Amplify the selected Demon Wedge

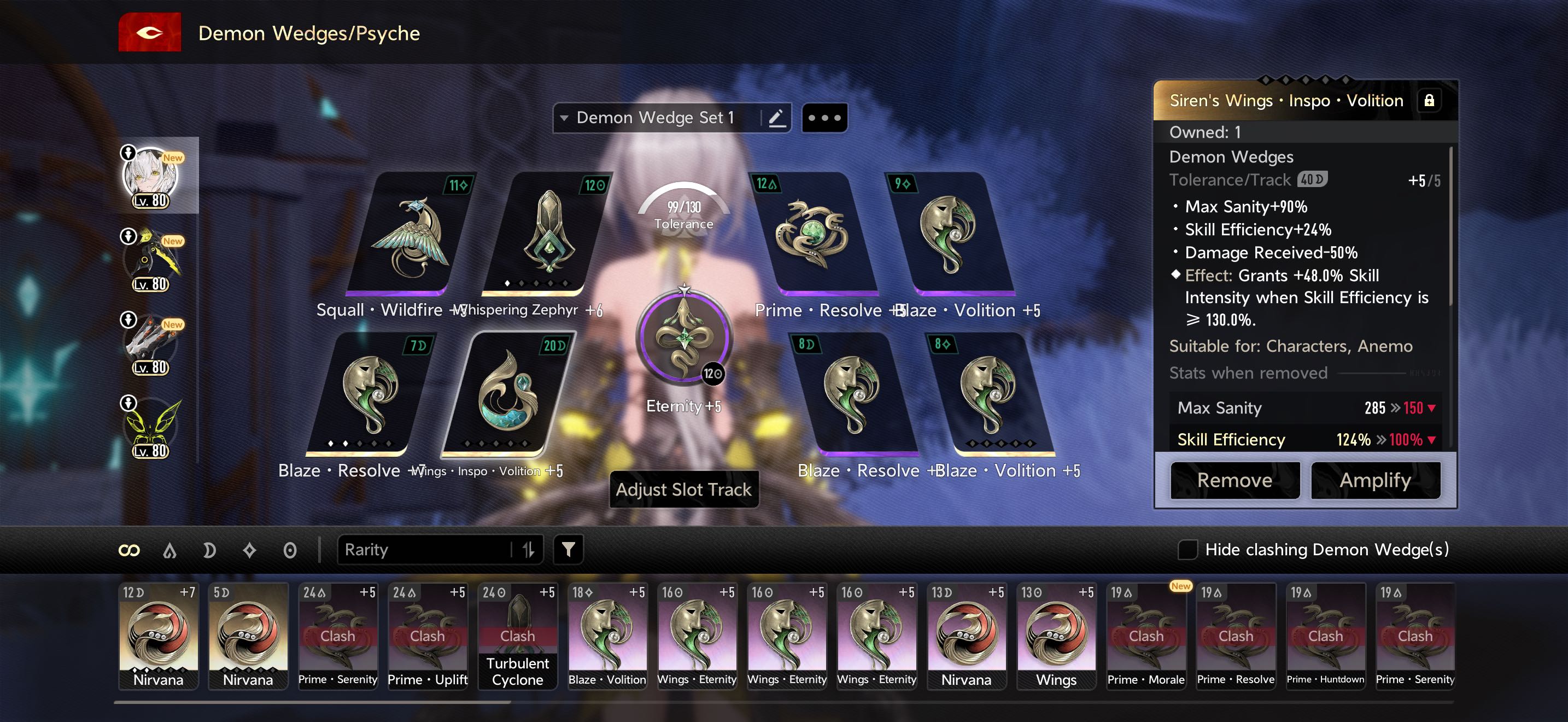pyautogui.click(x=1375, y=480)
